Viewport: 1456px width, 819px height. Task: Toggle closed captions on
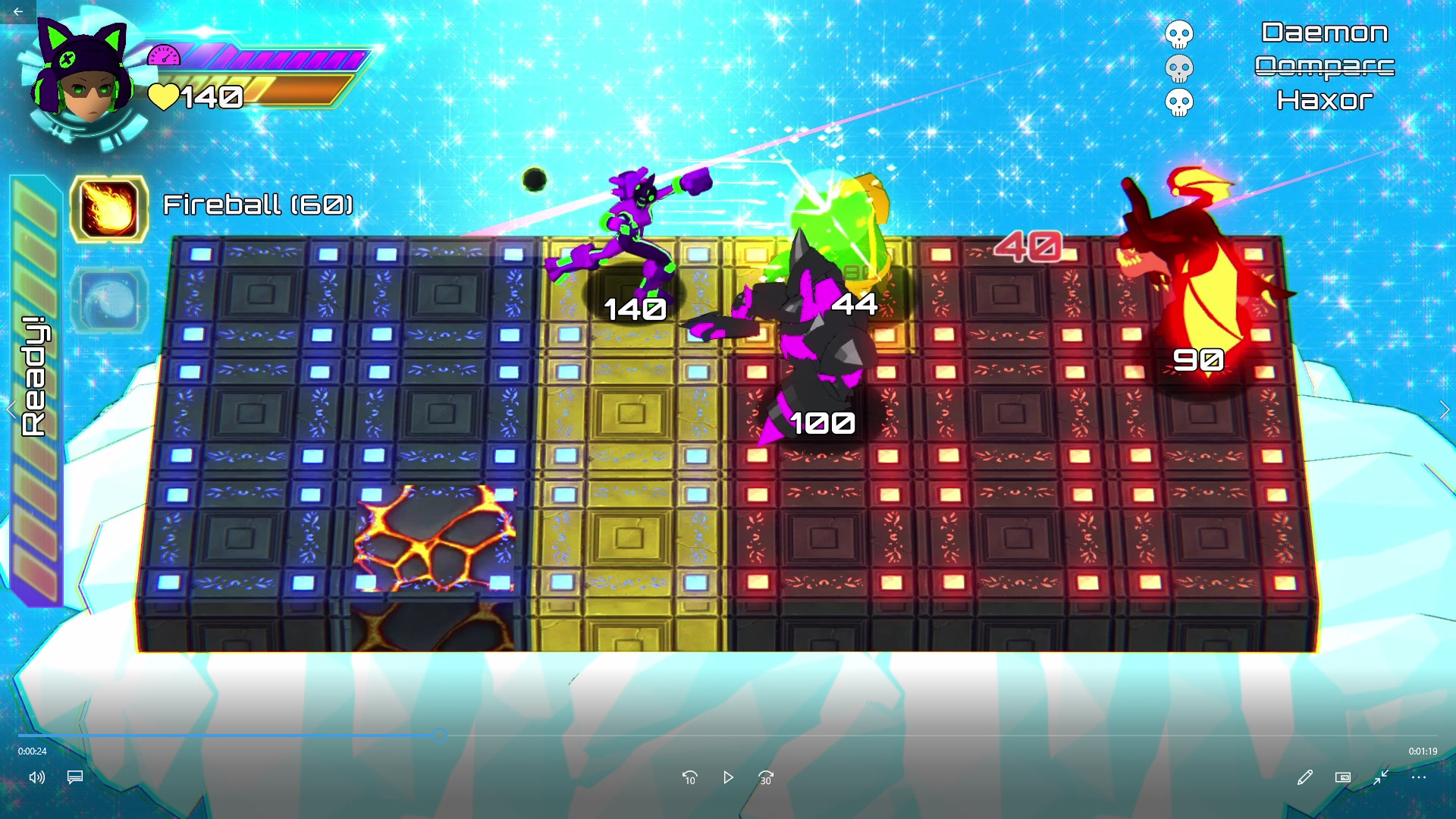click(x=74, y=777)
